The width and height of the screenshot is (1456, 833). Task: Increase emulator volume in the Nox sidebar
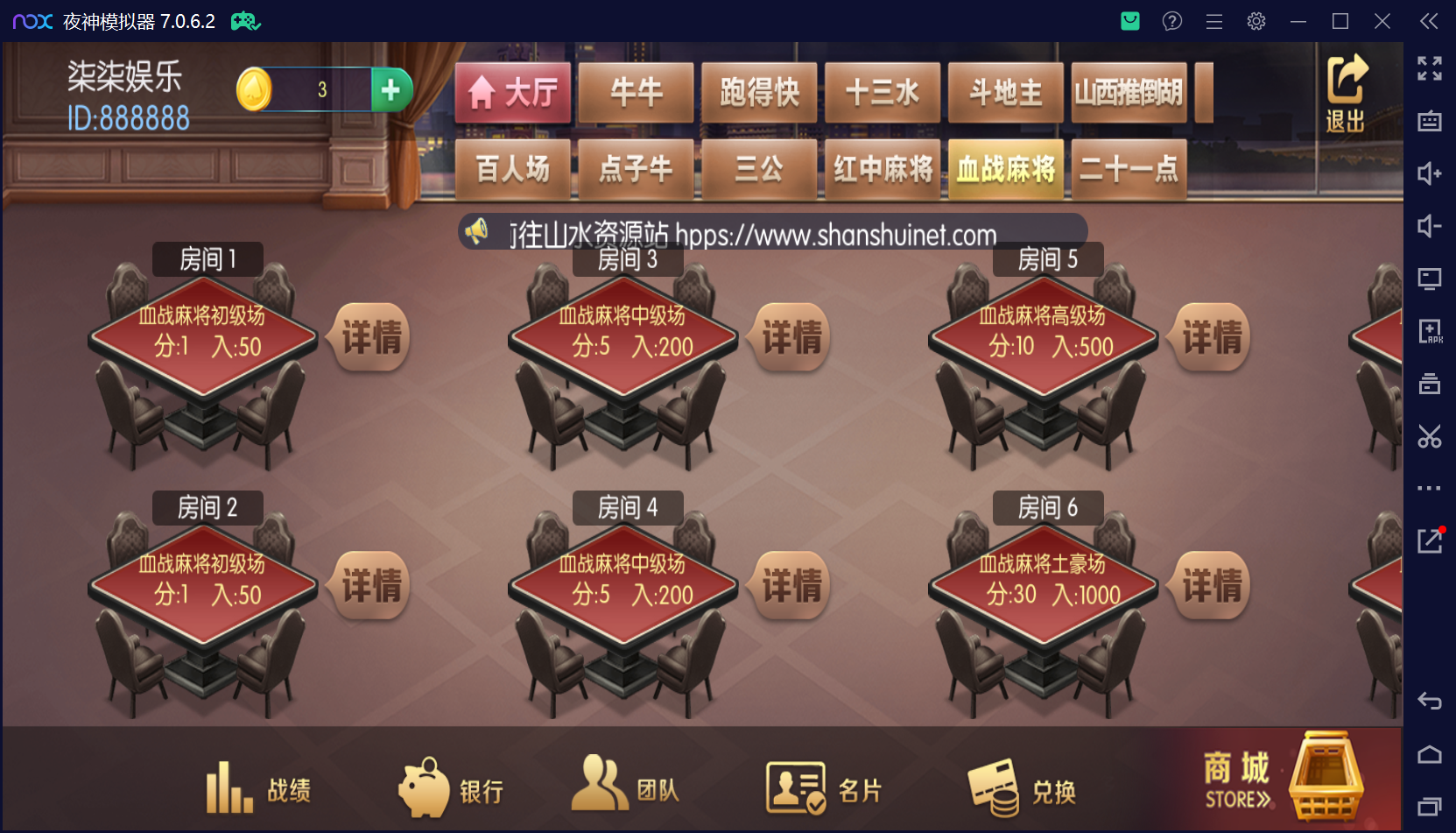point(1429,173)
